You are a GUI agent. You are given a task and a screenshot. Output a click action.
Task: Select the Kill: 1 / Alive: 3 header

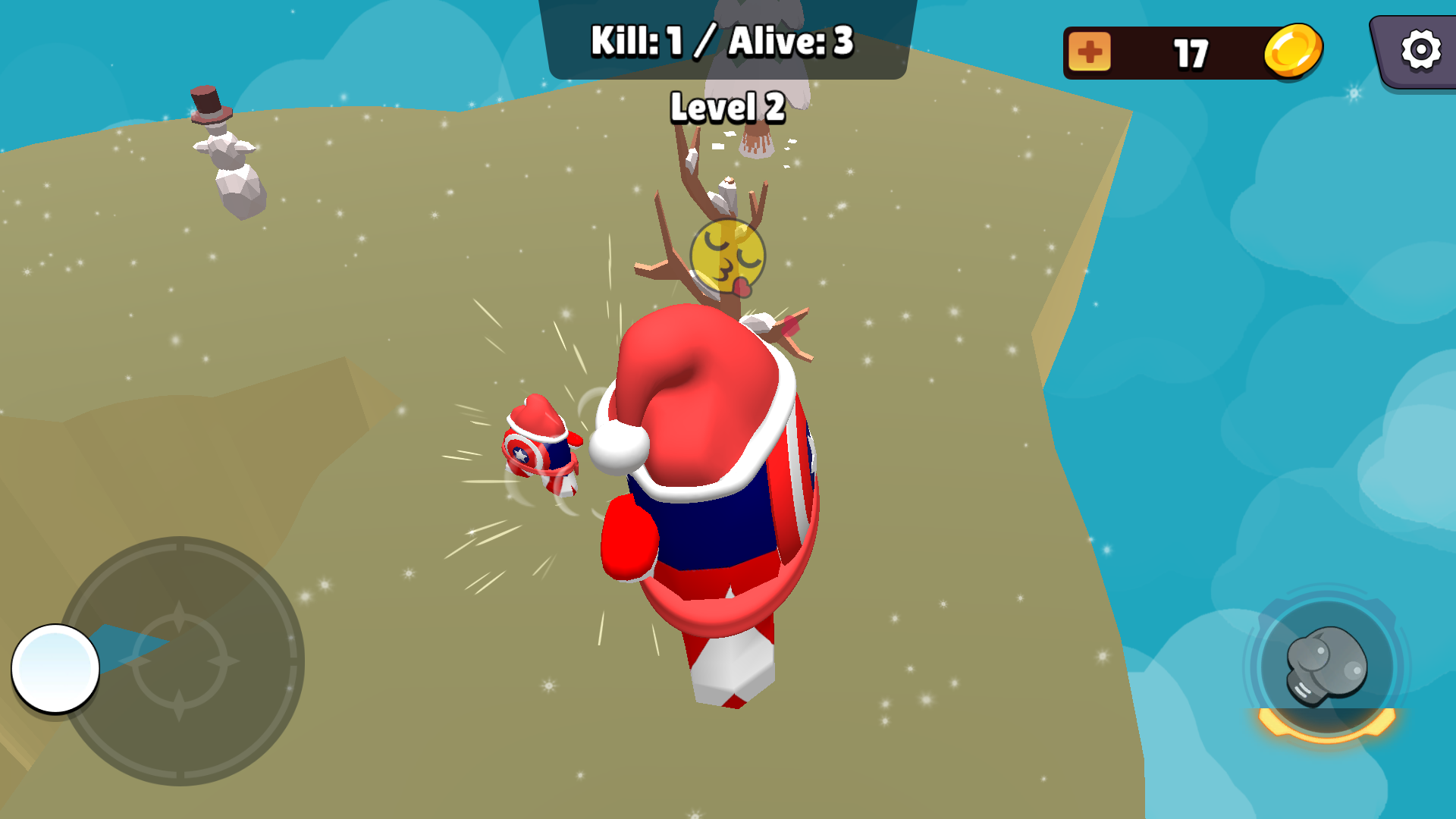click(722, 44)
